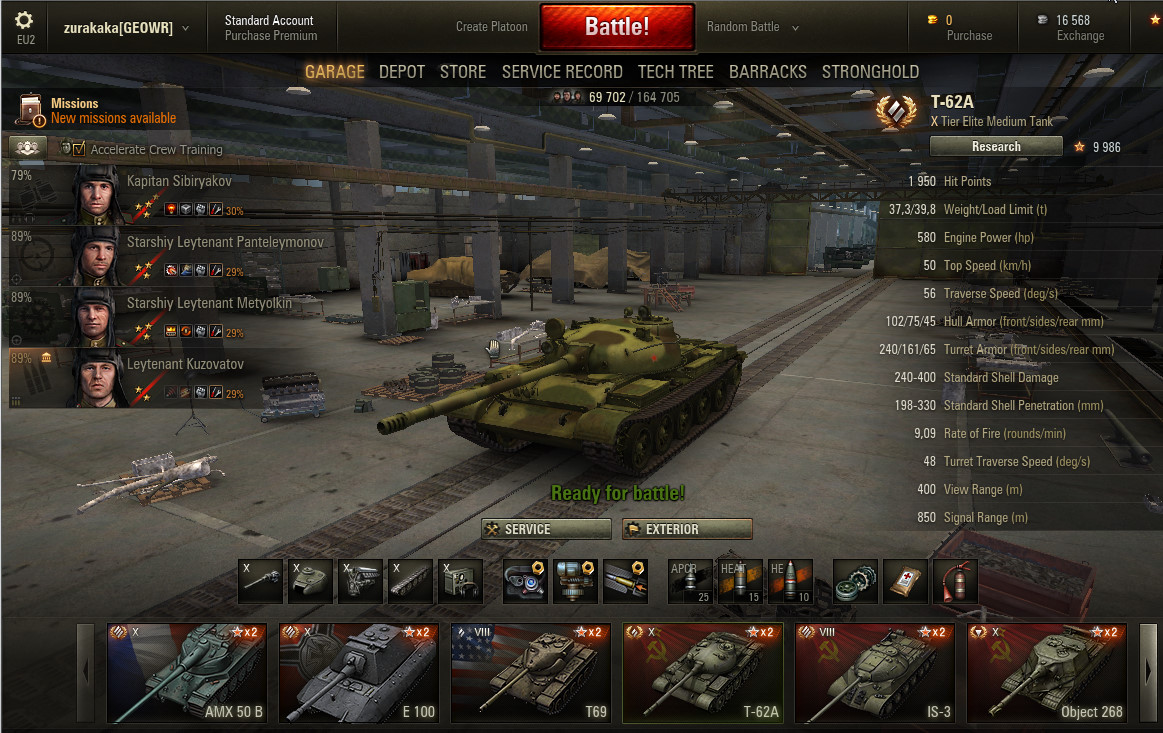Viewport: 1163px width, 733px height.
Task: Click Create Platoon
Action: (x=491, y=27)
